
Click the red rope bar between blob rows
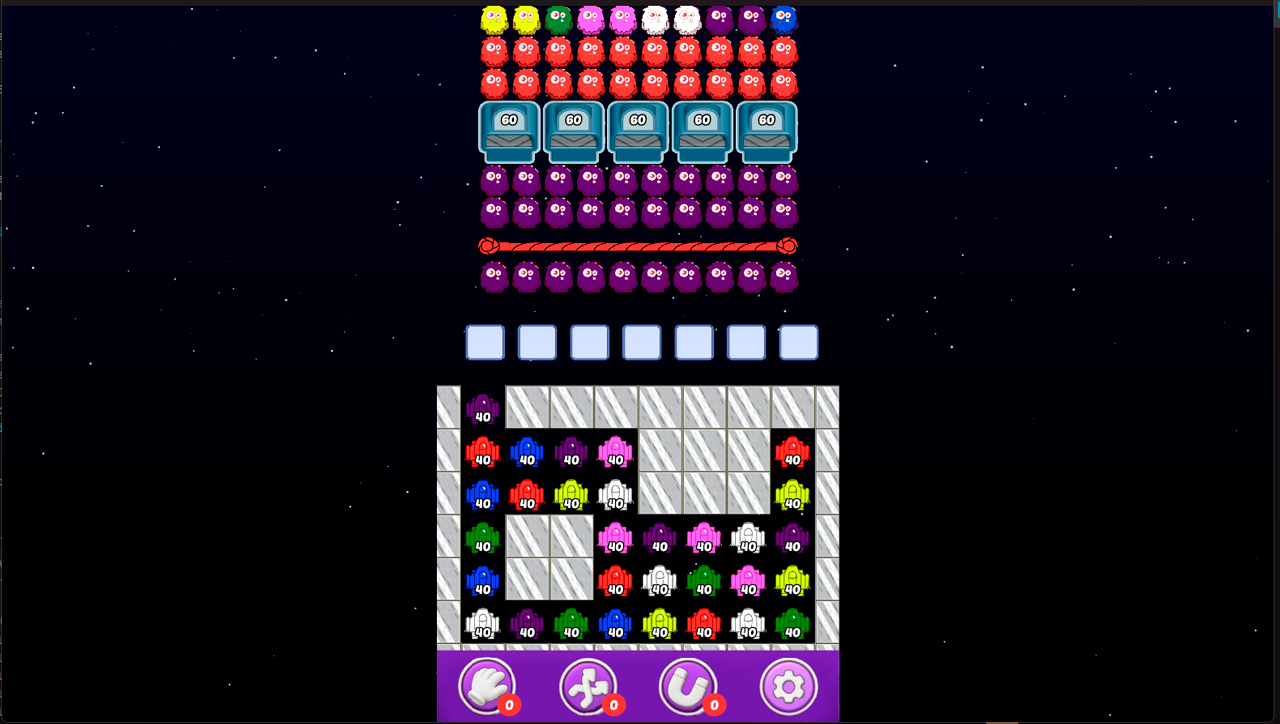coord(638,243)
